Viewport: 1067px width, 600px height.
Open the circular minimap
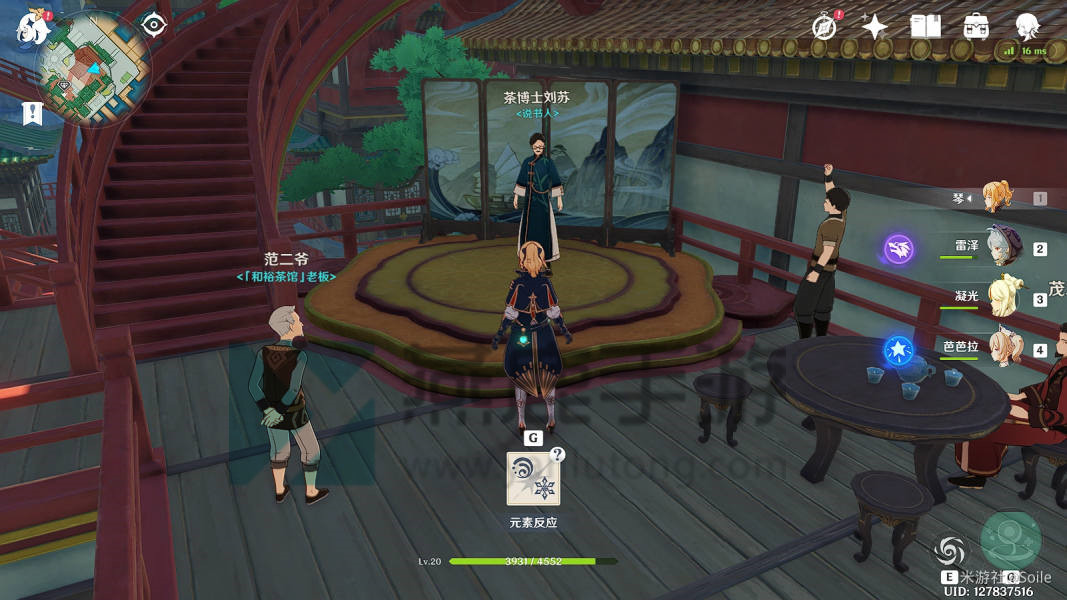pos(93,66)
